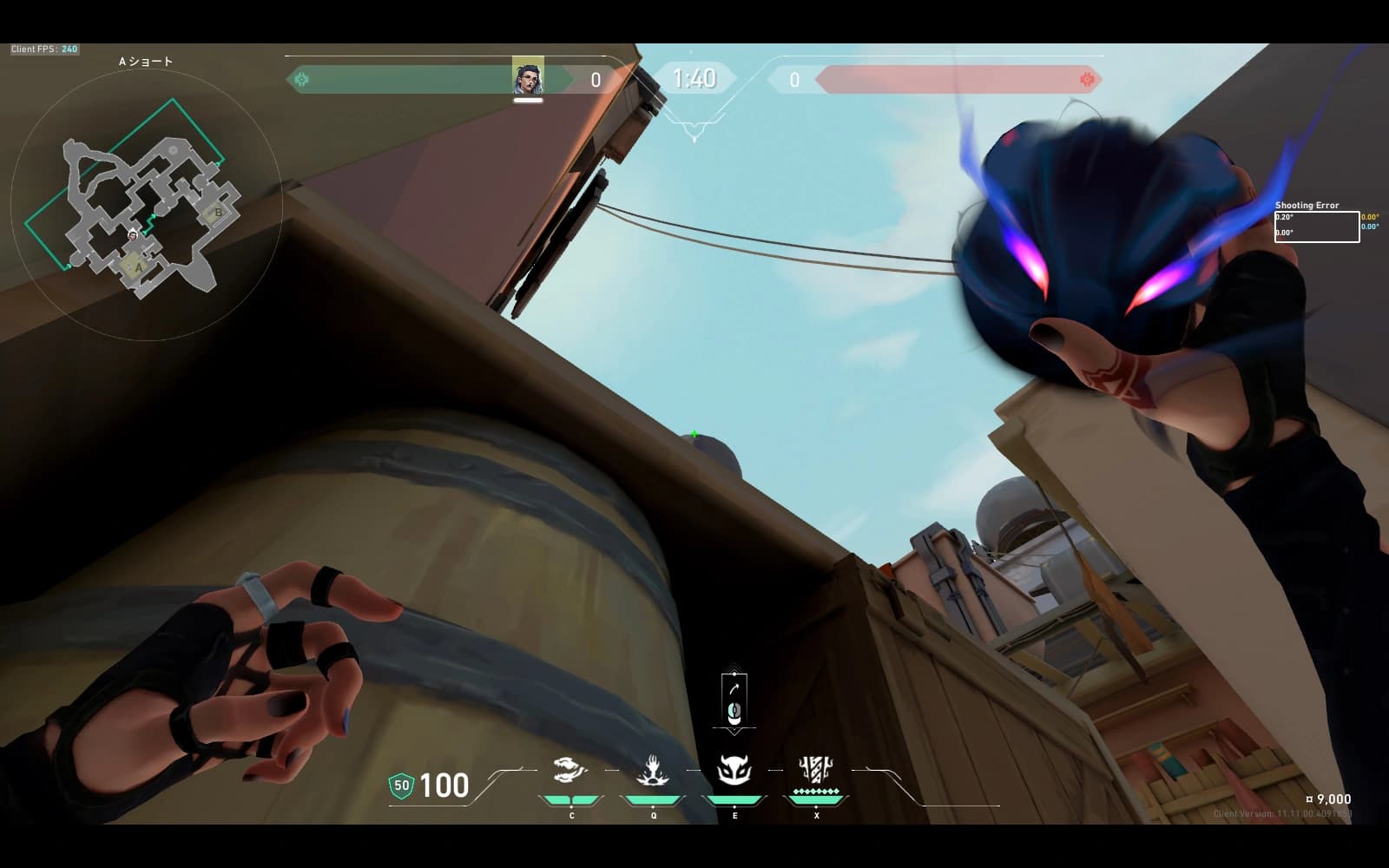Select the Empress ultimate ability icon
The height and width of the screenshot is (868, 1389).
816,770
